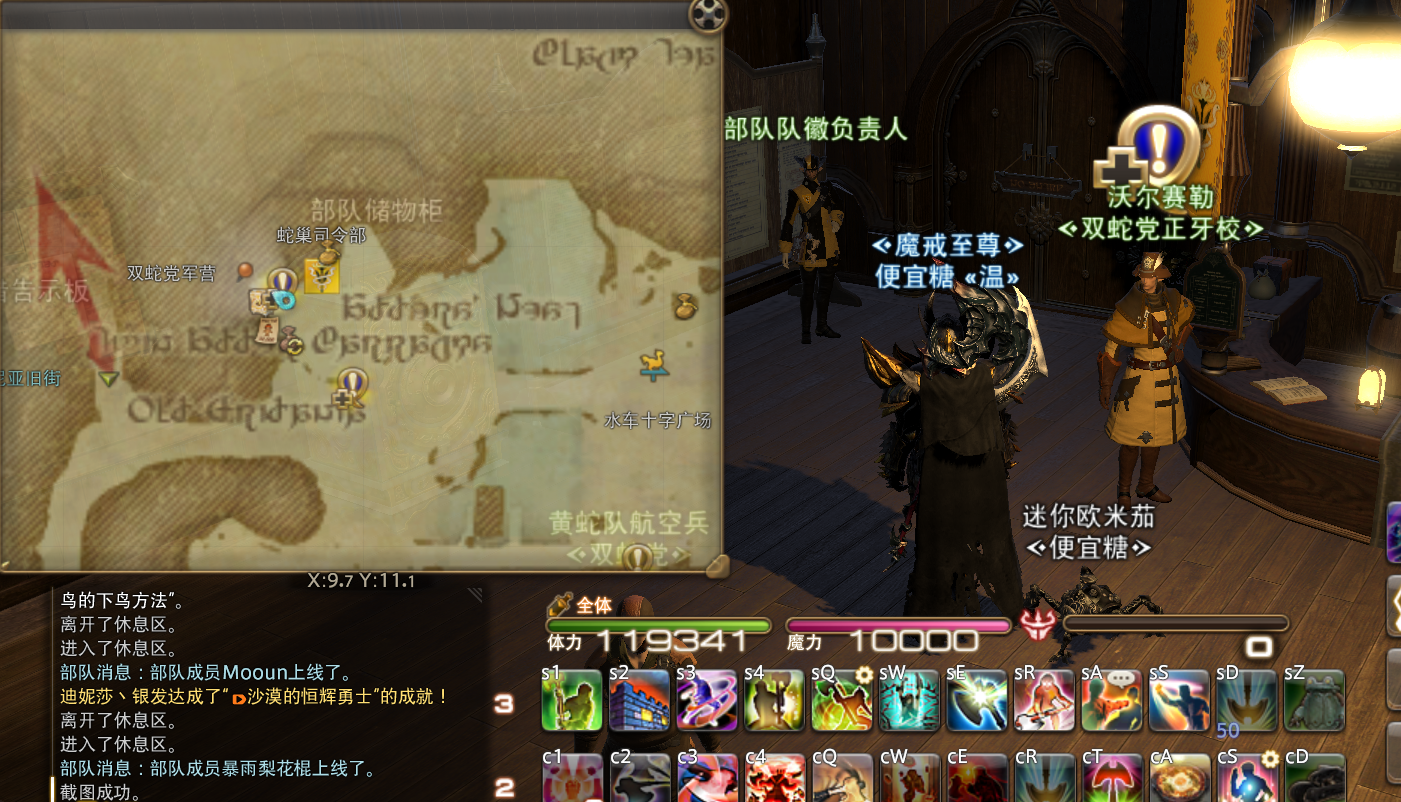Click the fiery c4 action on hotbar 2
The width and height of the screenshot is (1401, 802).
774,778
